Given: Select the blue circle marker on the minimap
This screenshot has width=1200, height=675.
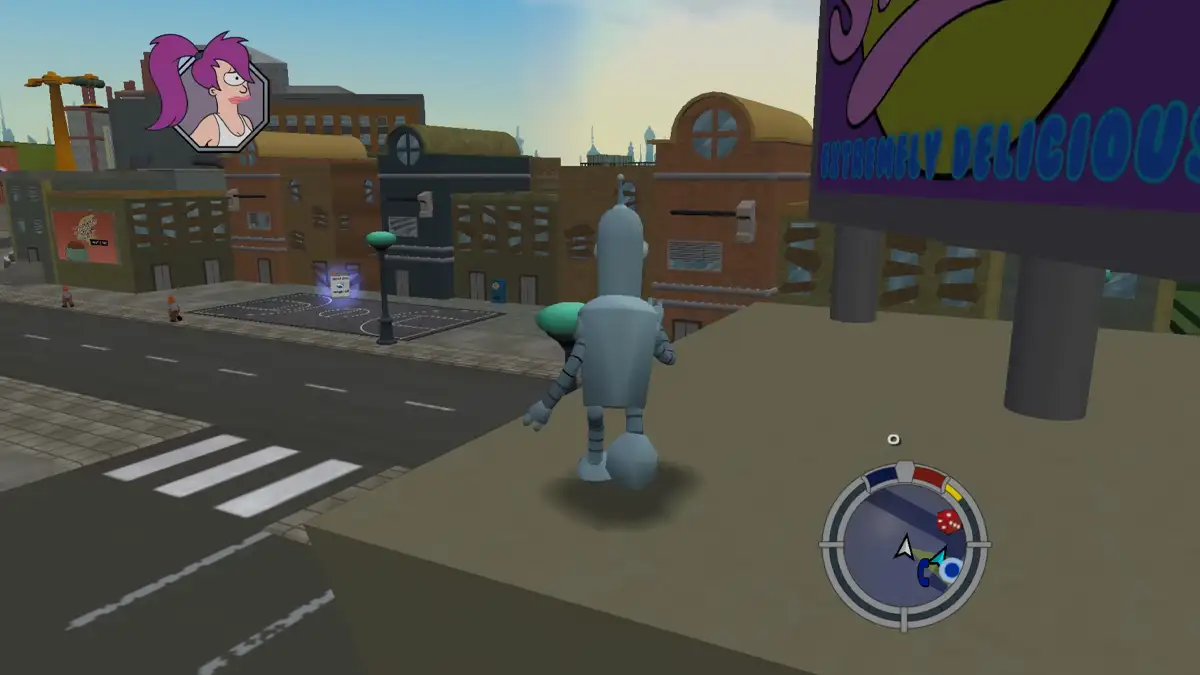Looking at the screenshot, I should [x=950, y=569].
